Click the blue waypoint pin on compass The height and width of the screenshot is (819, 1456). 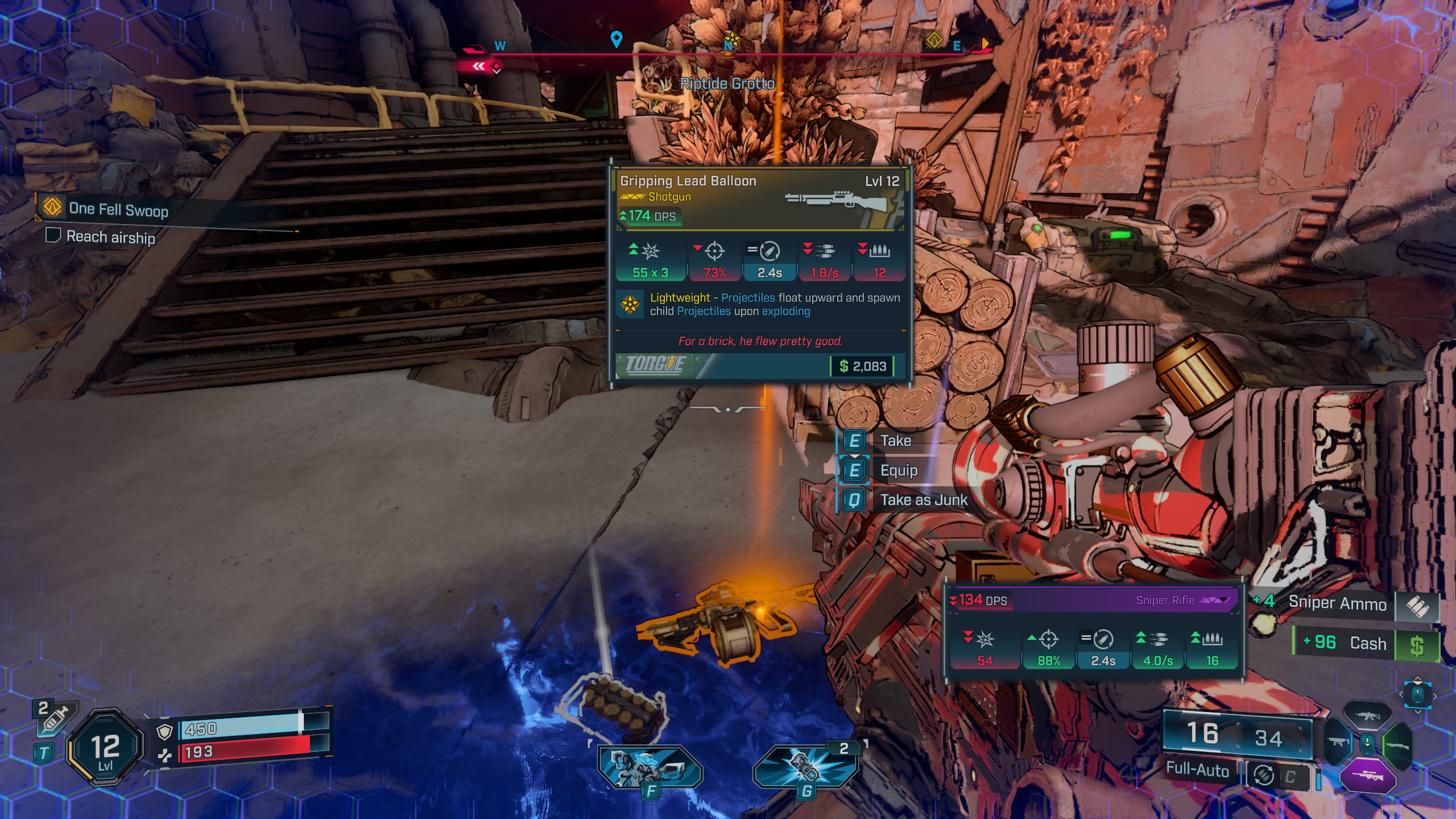616,39
